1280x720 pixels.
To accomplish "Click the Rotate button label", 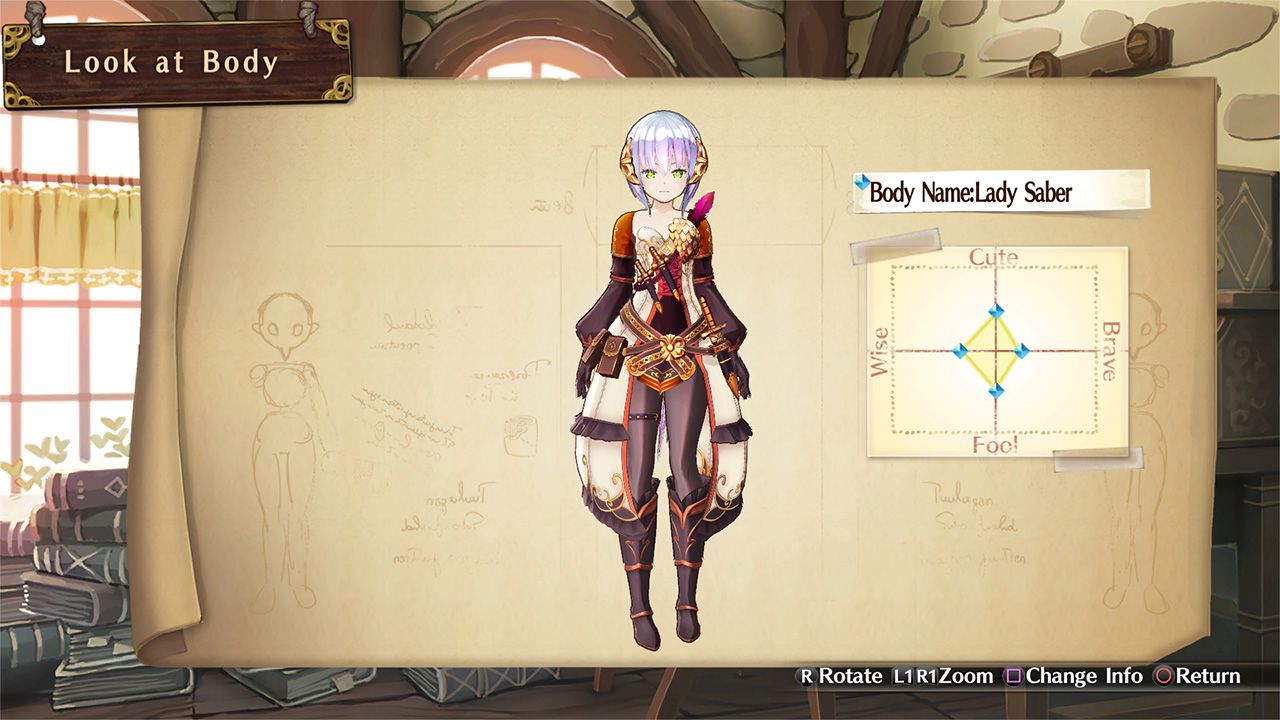I will [x=852, y=676].
